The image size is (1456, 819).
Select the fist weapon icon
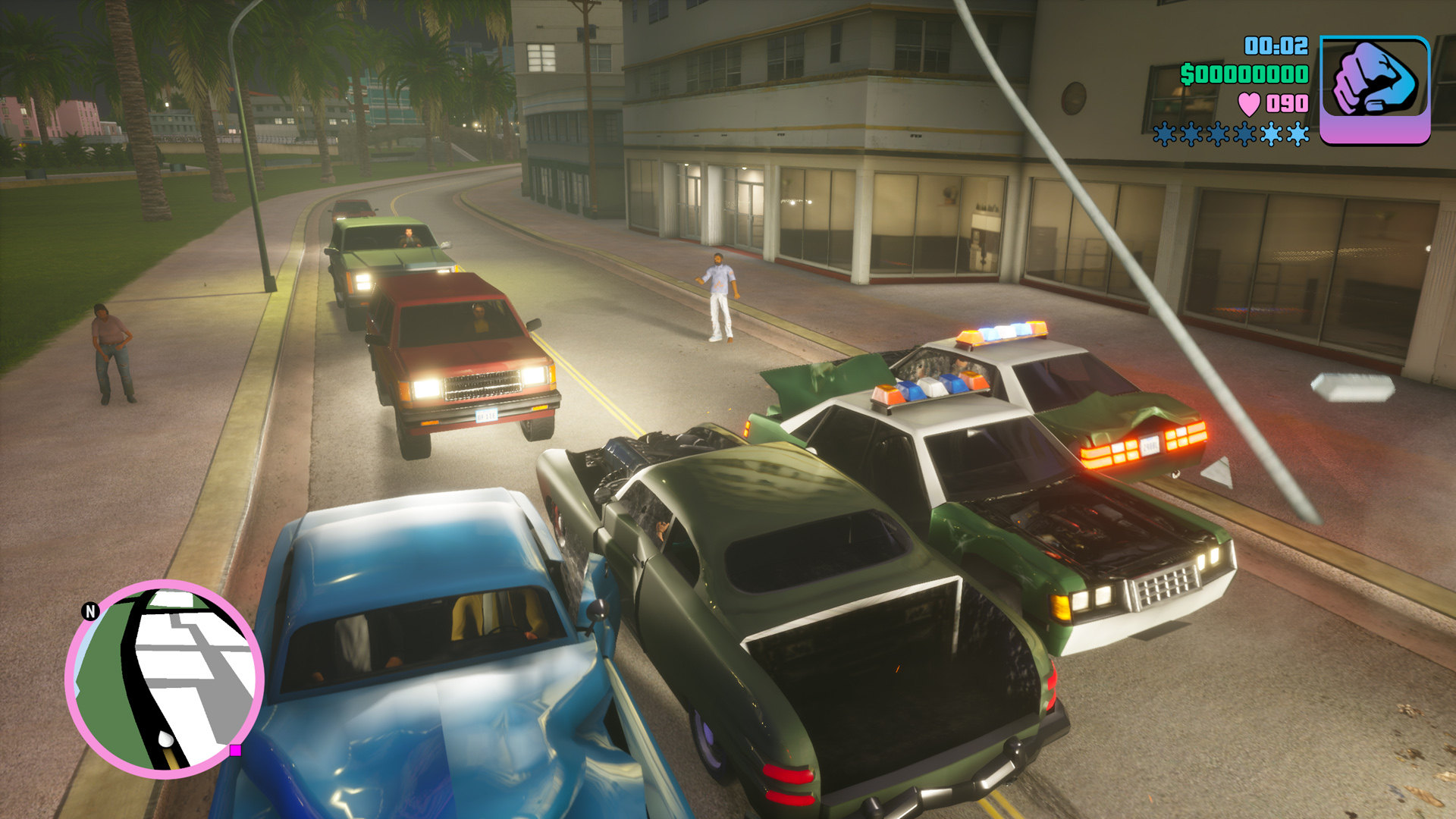(1374, 89)
